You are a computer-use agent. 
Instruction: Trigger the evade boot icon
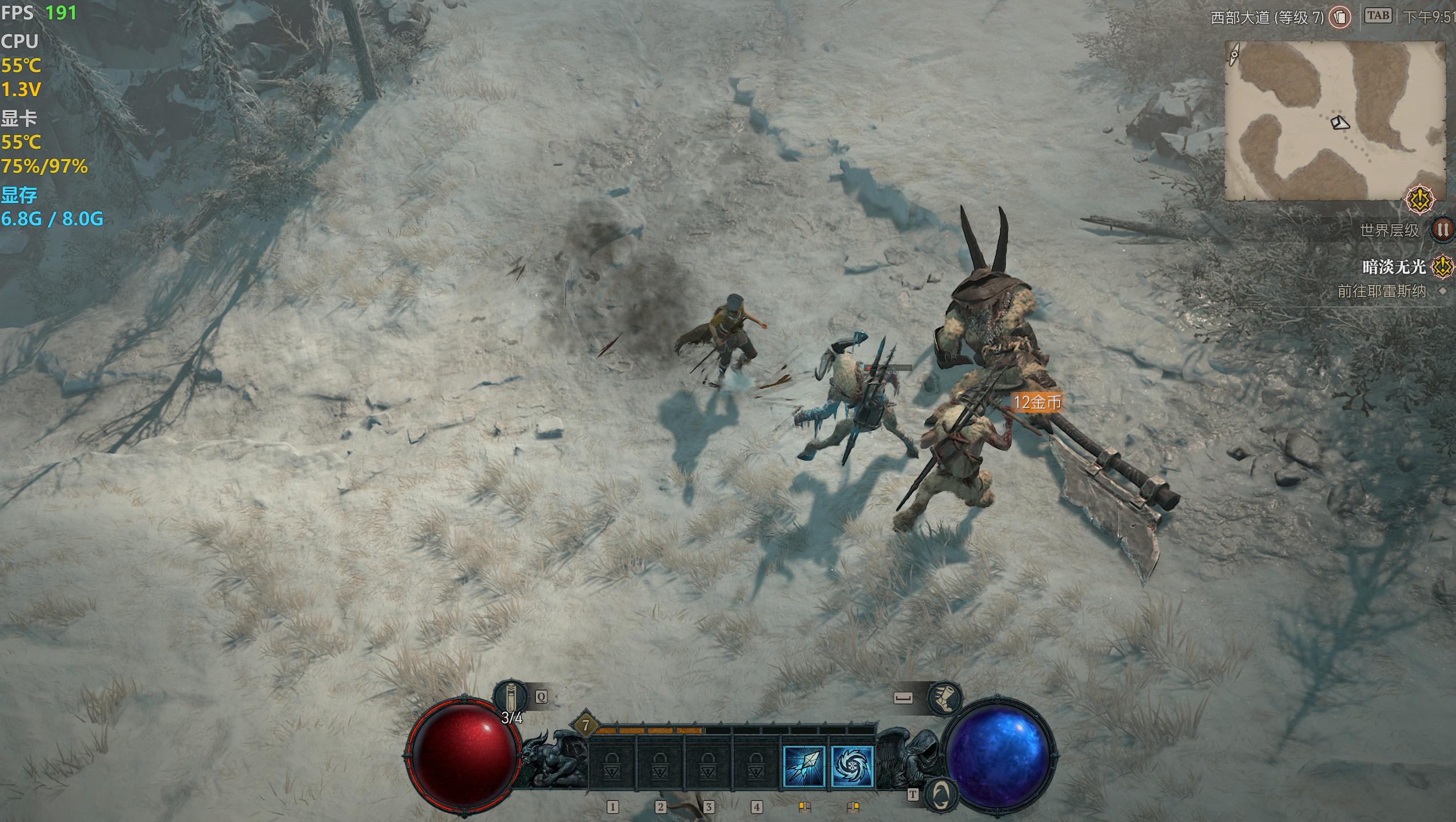pos(945,698)
